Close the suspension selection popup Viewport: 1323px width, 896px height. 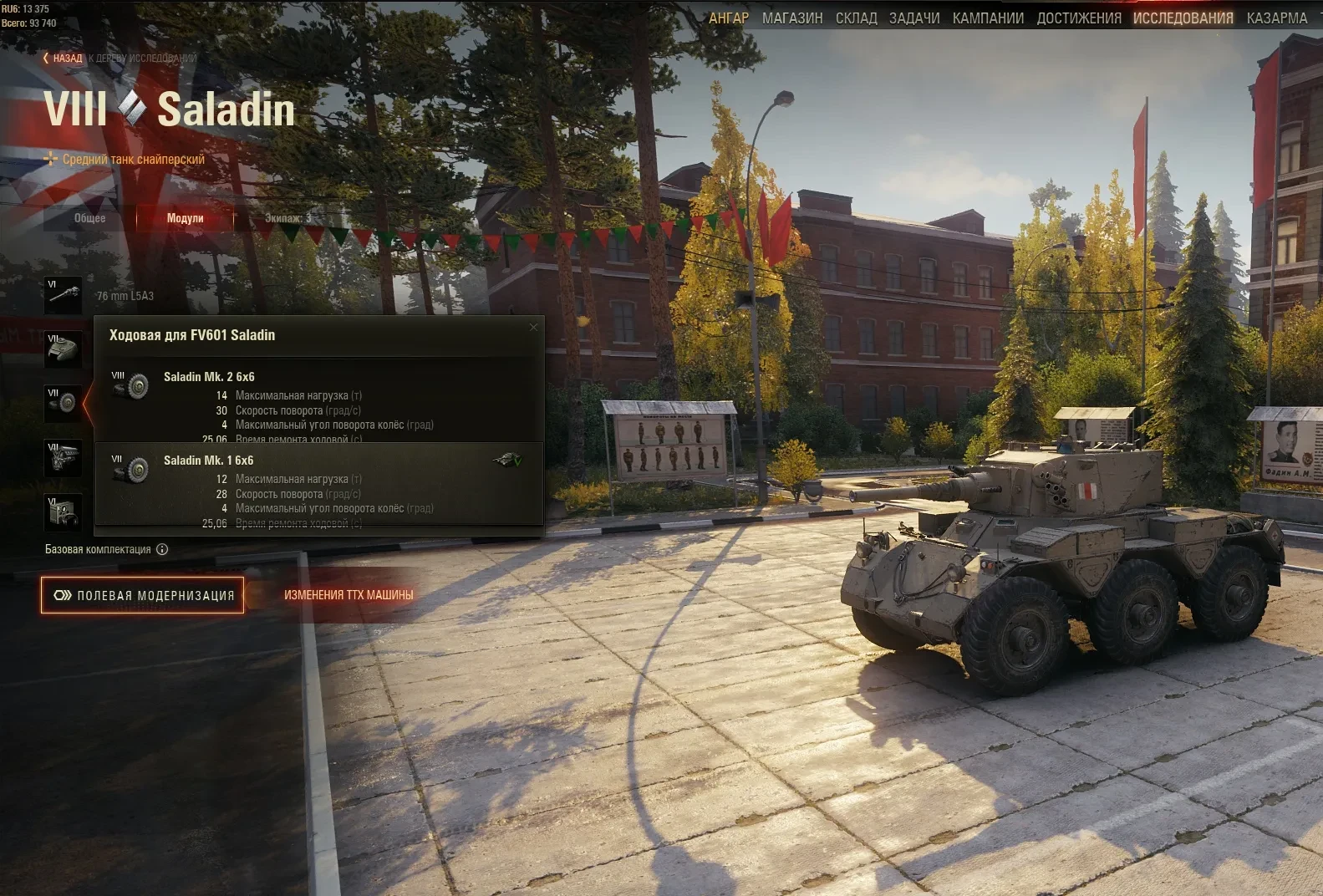[x=534, y=327]
